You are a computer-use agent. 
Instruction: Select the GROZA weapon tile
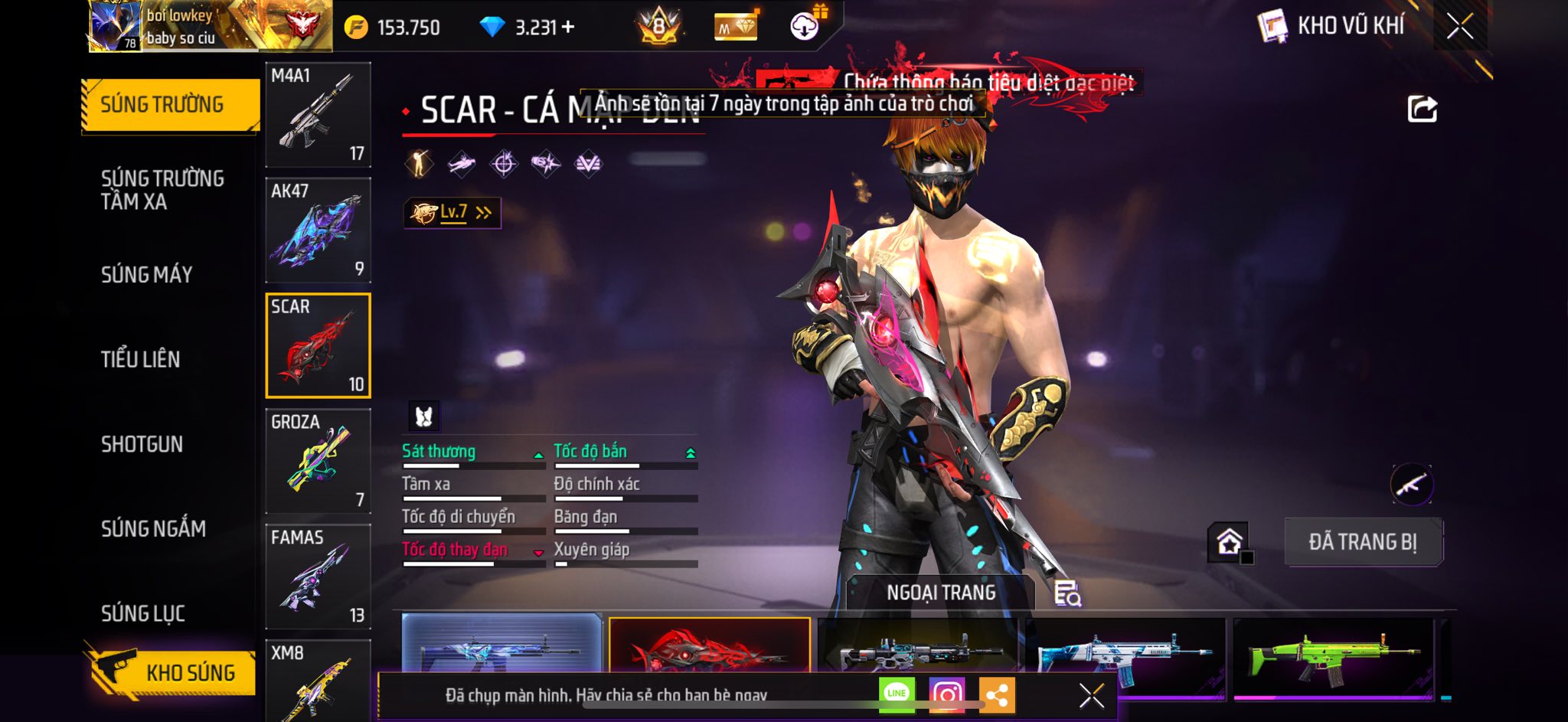click(x=318, y=460)
